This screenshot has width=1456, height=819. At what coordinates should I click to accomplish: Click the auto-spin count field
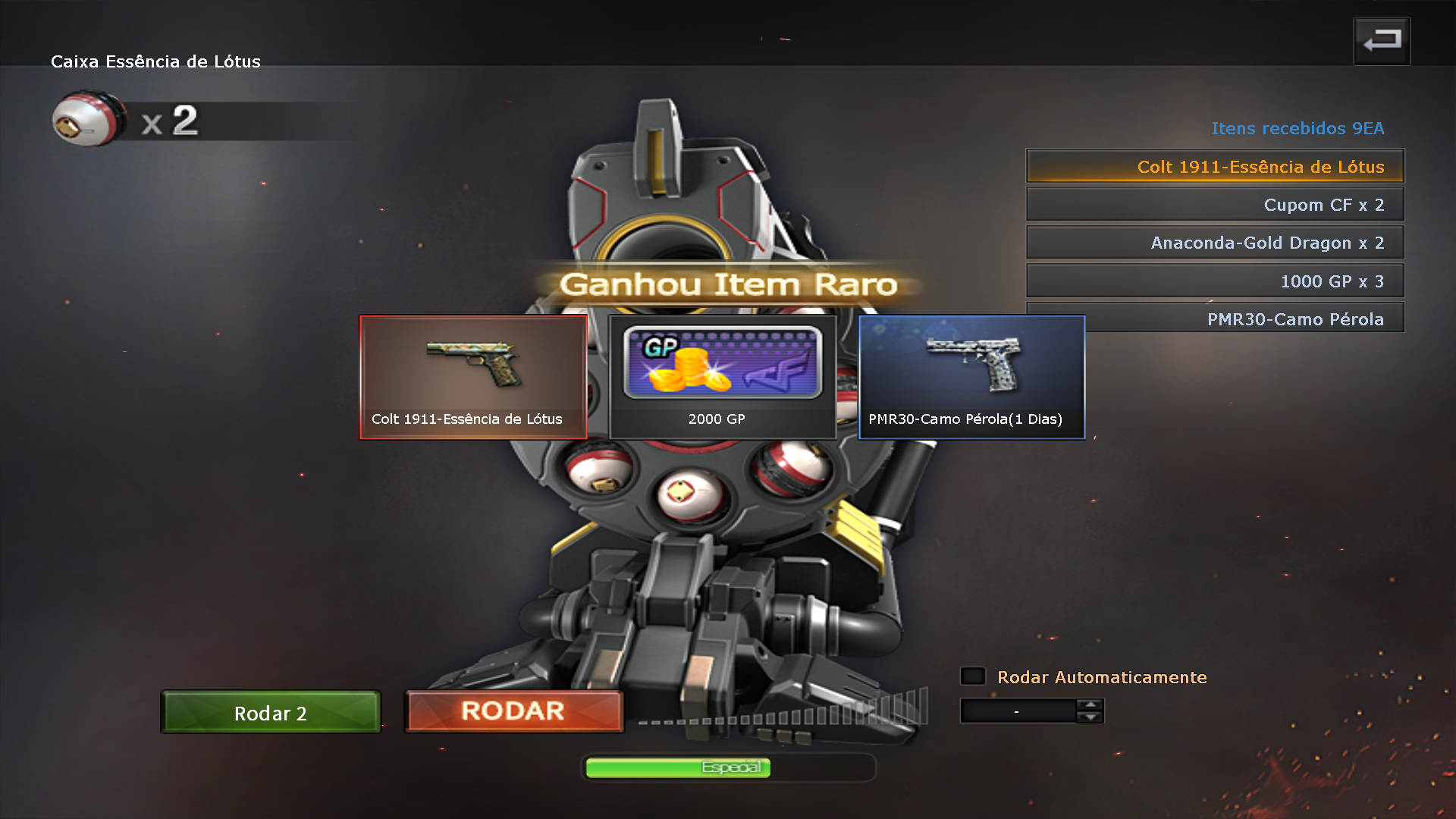point(1018,711)
